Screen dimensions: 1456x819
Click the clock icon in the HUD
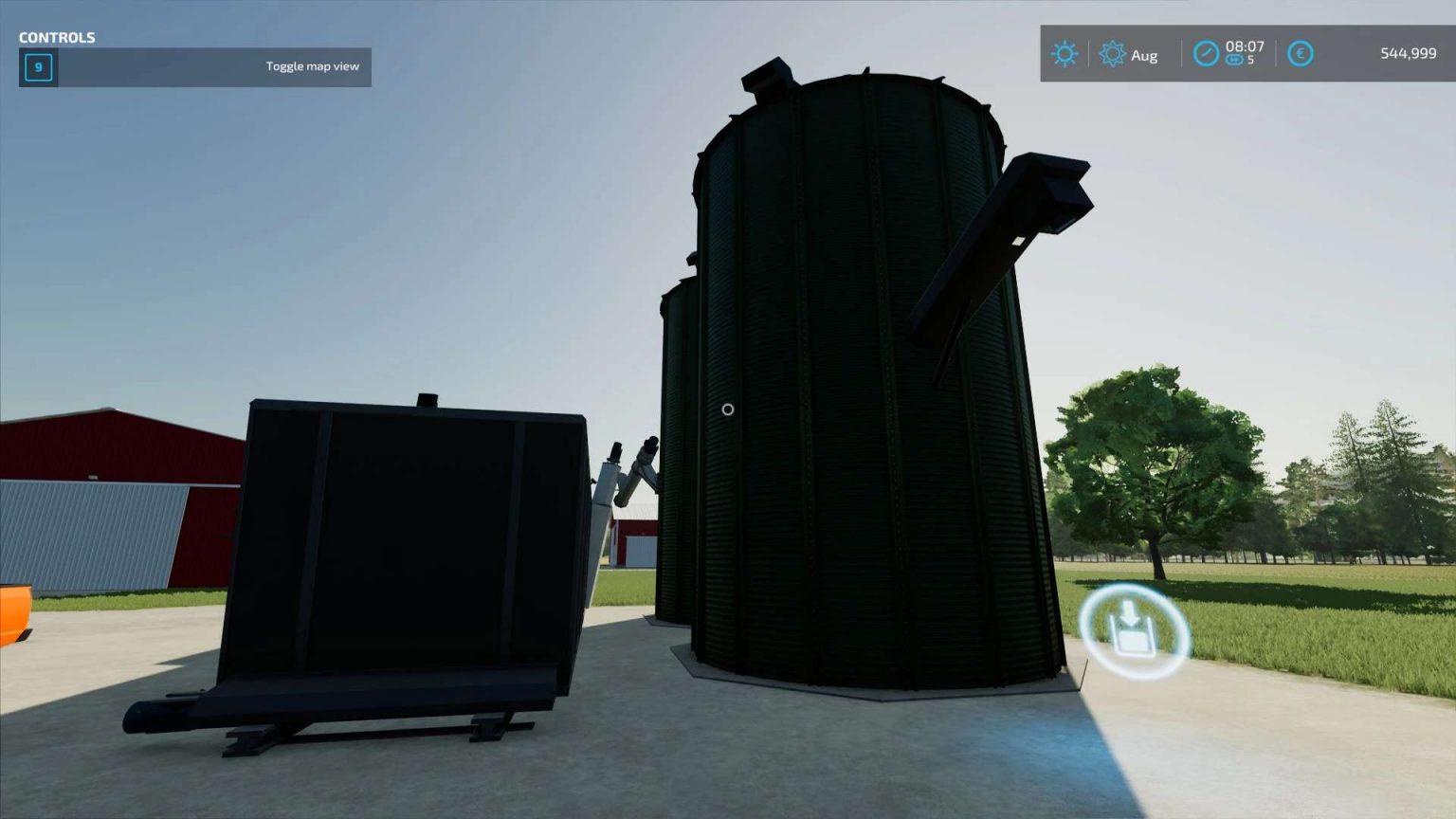click(1205, 54)
